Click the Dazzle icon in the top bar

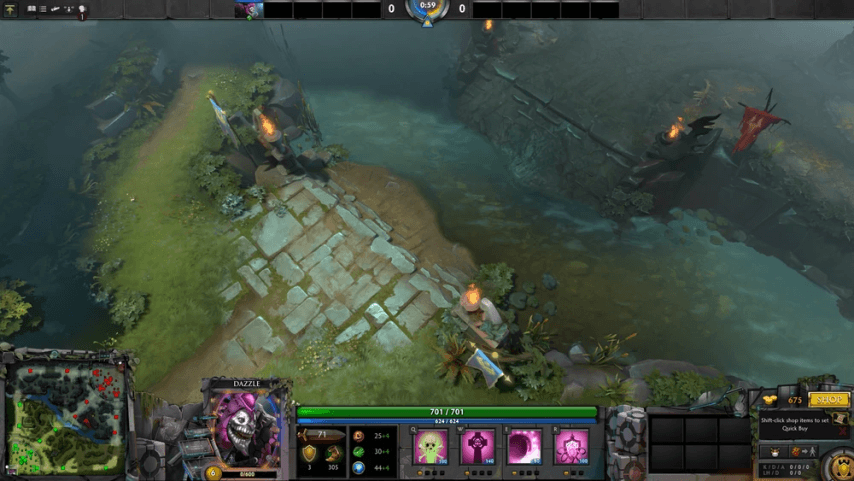(249, 10)
